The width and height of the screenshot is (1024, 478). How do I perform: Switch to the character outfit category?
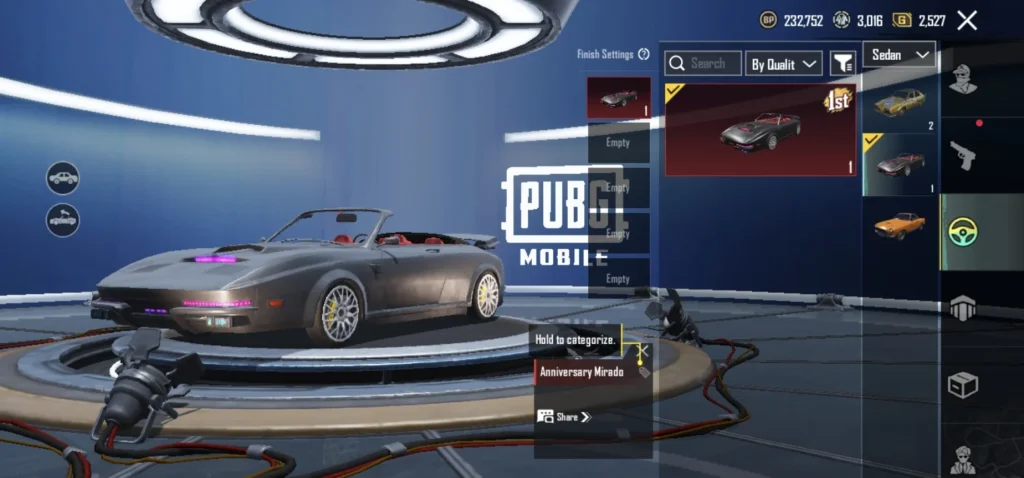(x=962, y=81)
